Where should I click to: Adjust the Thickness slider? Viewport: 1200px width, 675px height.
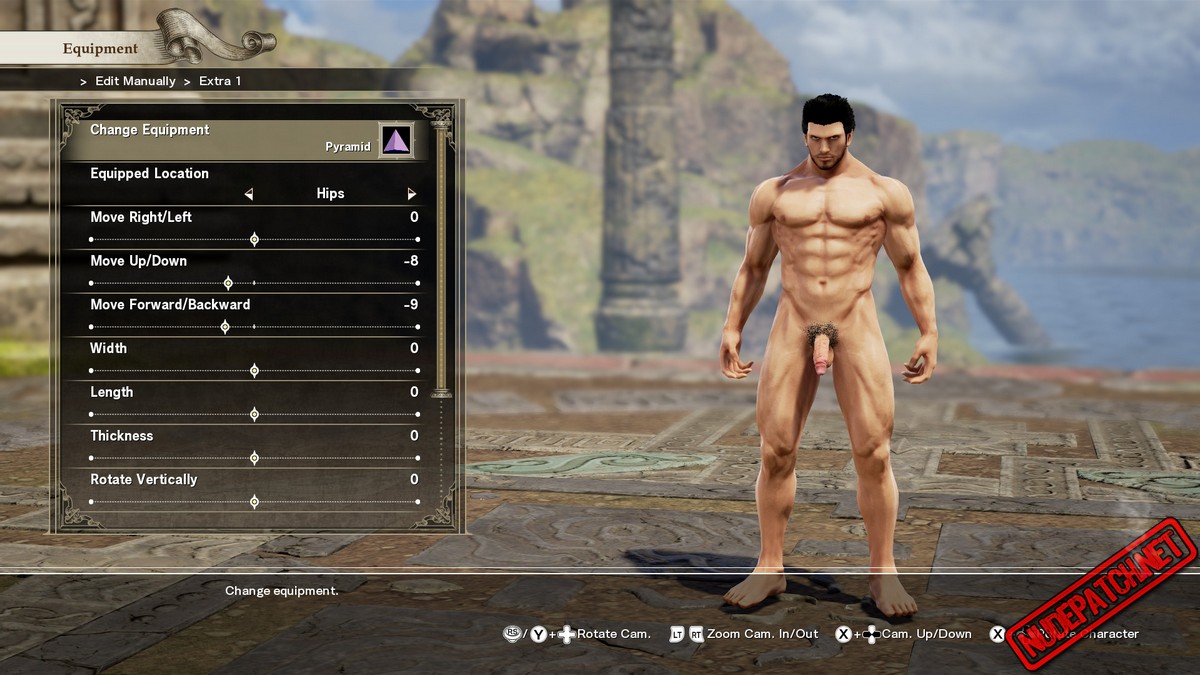point(254,458)
